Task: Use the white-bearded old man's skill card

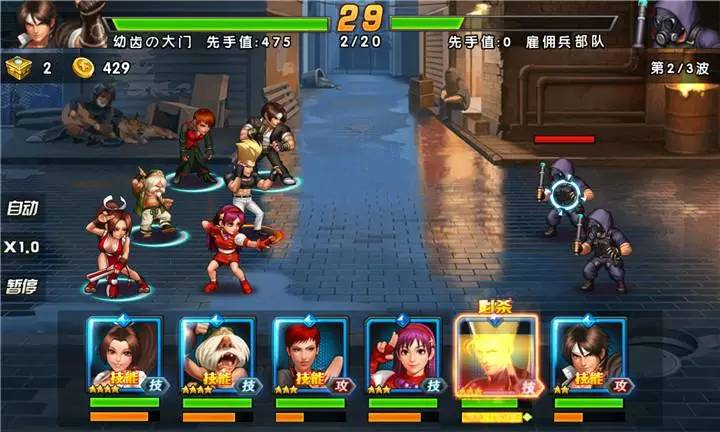Action: click(x=217, y=357)
